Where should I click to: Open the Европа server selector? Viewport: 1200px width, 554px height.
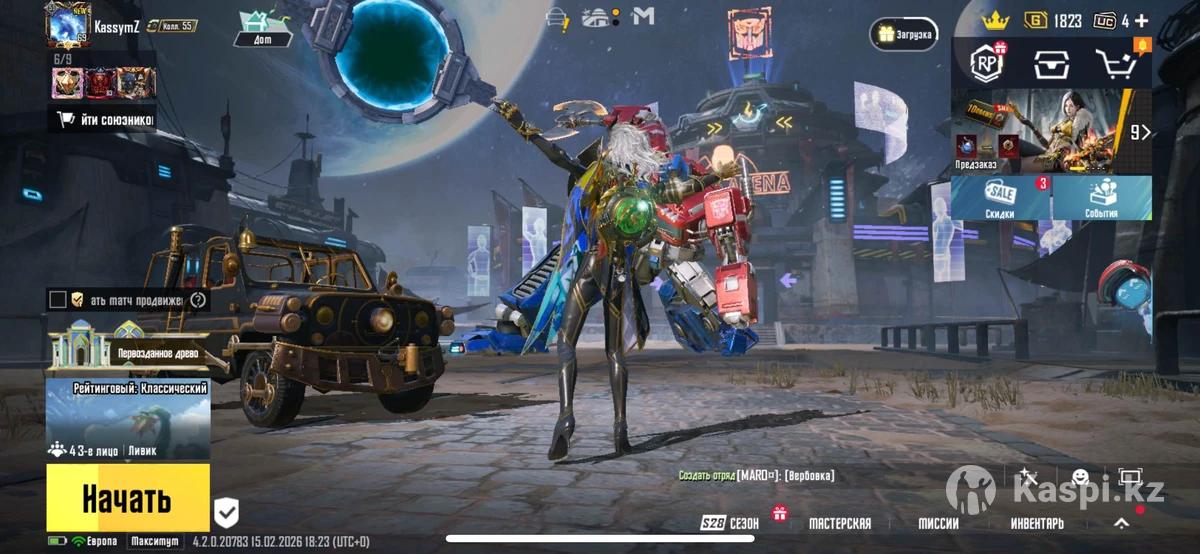click(94, 542)
